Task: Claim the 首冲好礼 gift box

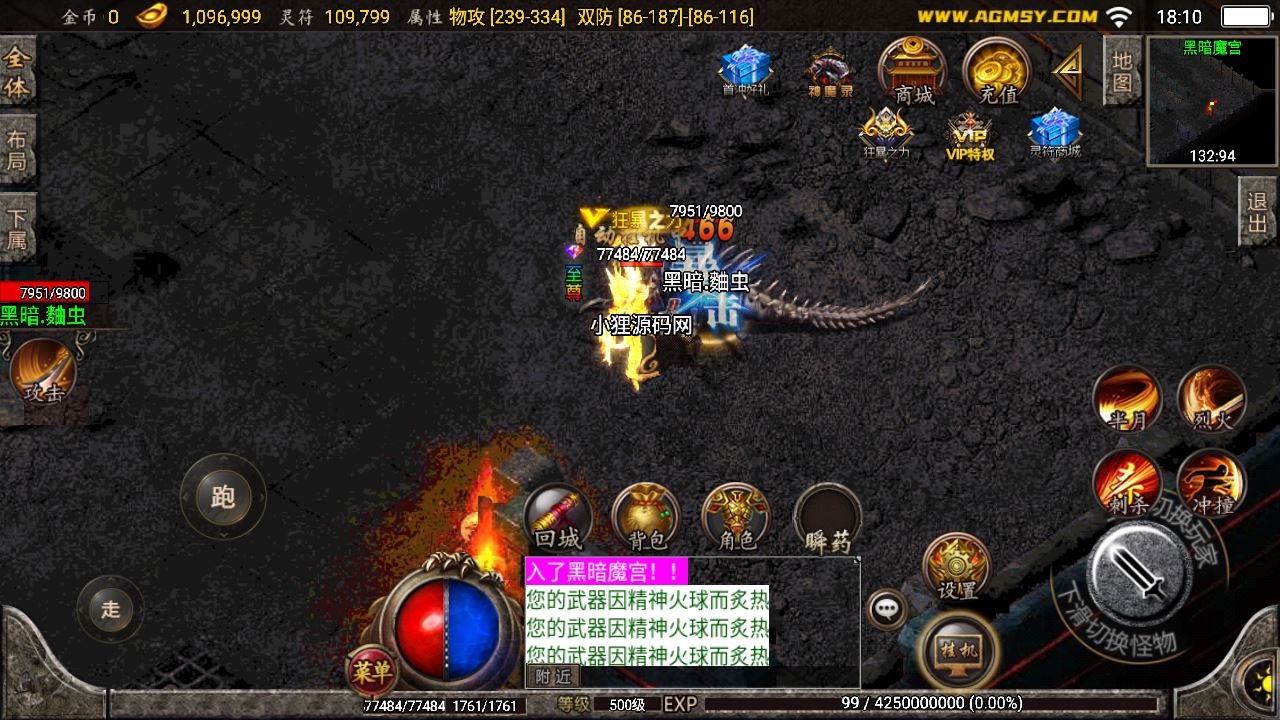Action: [x=745, y=70]
